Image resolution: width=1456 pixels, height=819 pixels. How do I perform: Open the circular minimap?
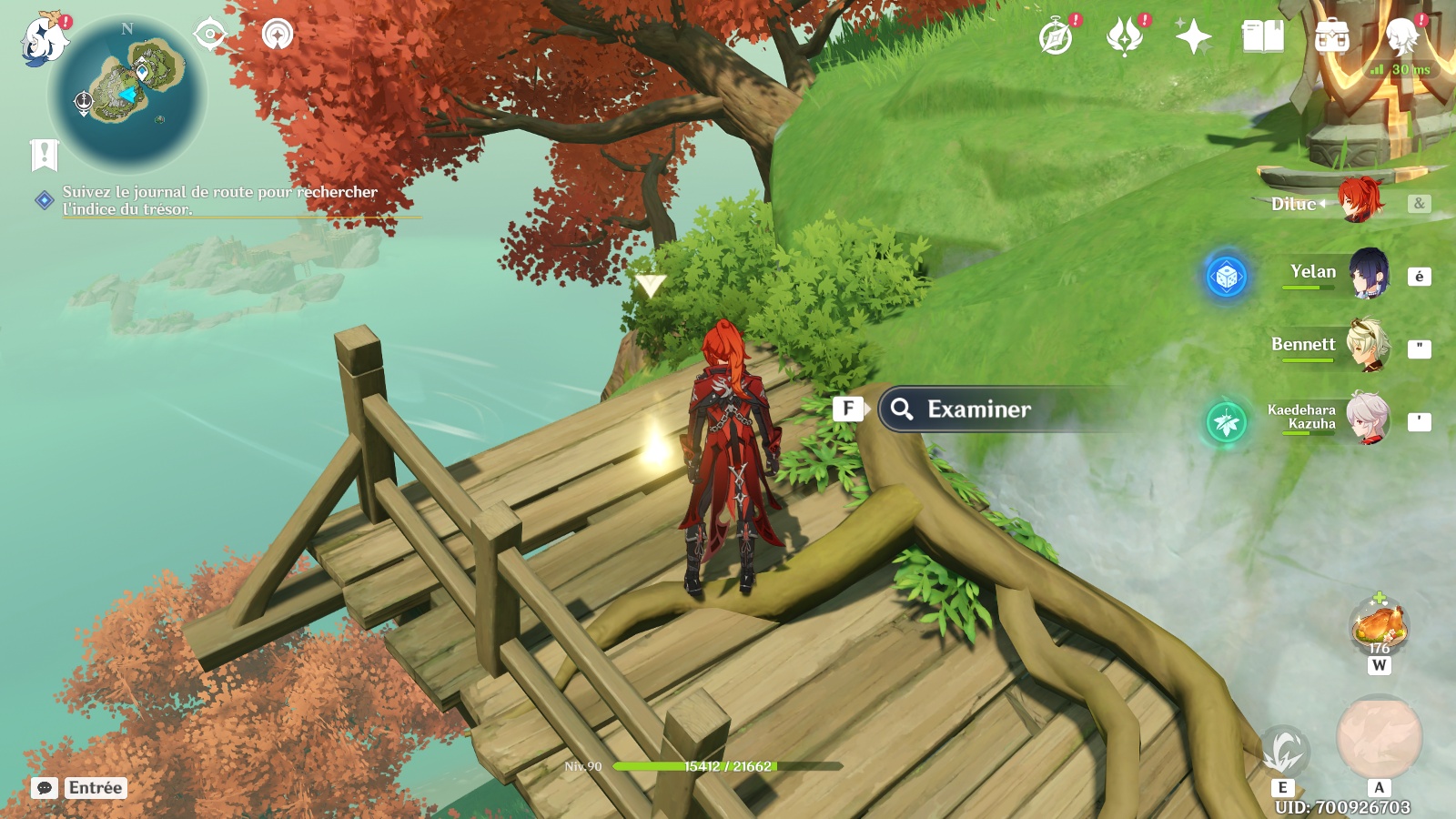pos(128,93)
